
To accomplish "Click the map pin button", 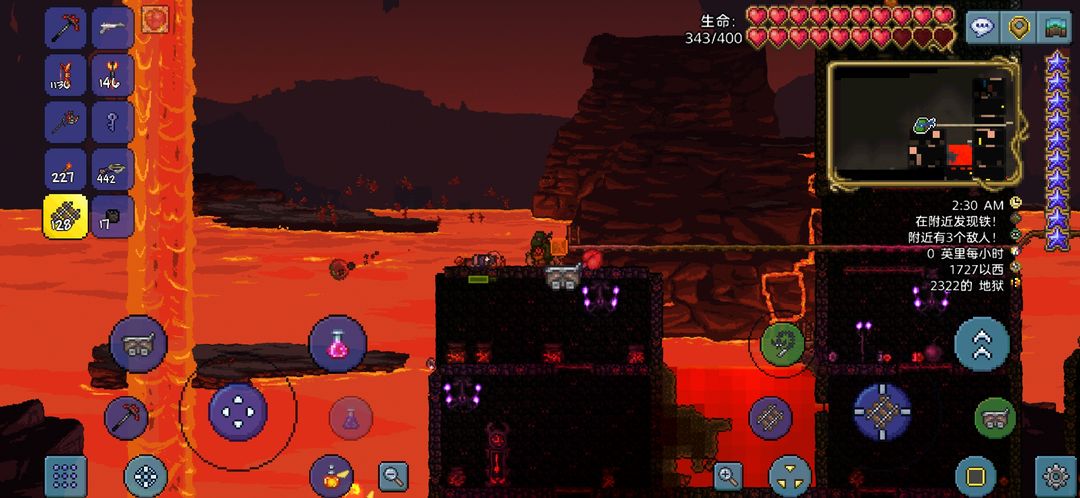I will coord(1019,27).
